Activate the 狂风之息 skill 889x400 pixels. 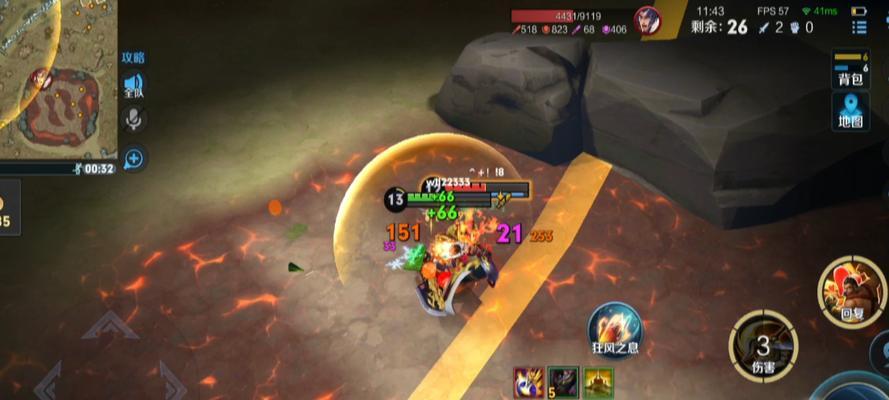615,327
